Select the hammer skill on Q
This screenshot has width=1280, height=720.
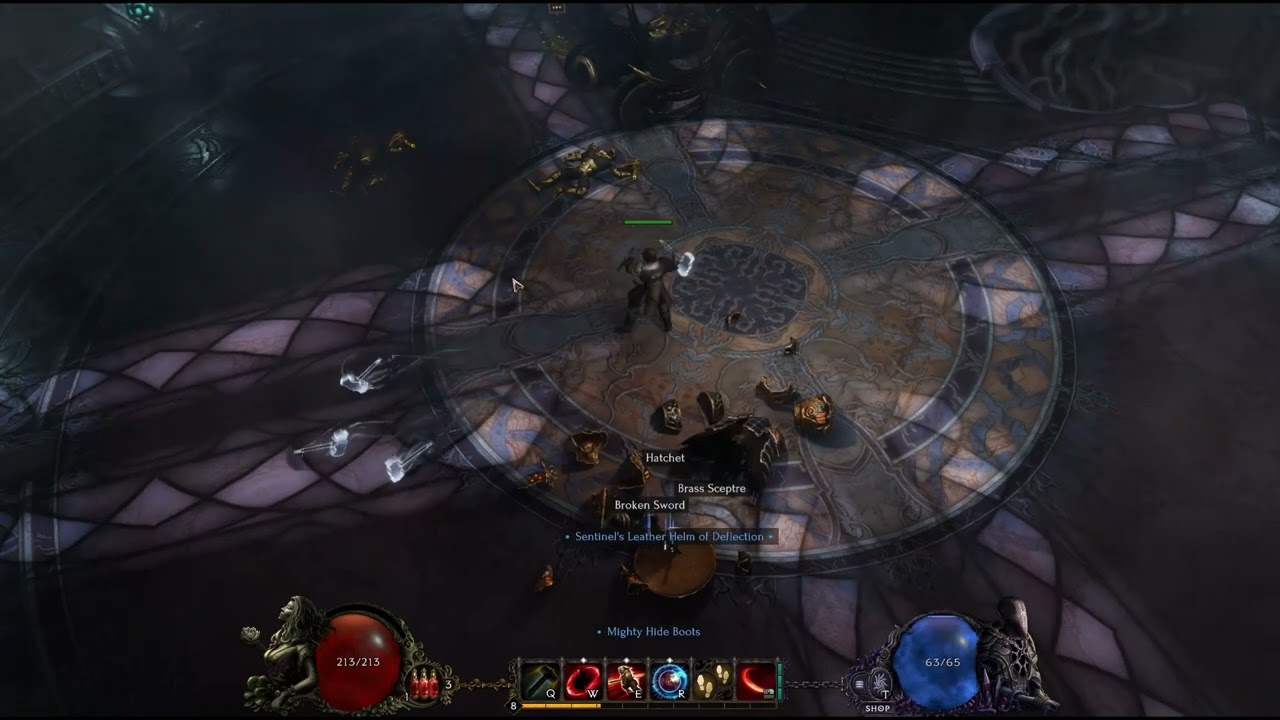point(540,682)
